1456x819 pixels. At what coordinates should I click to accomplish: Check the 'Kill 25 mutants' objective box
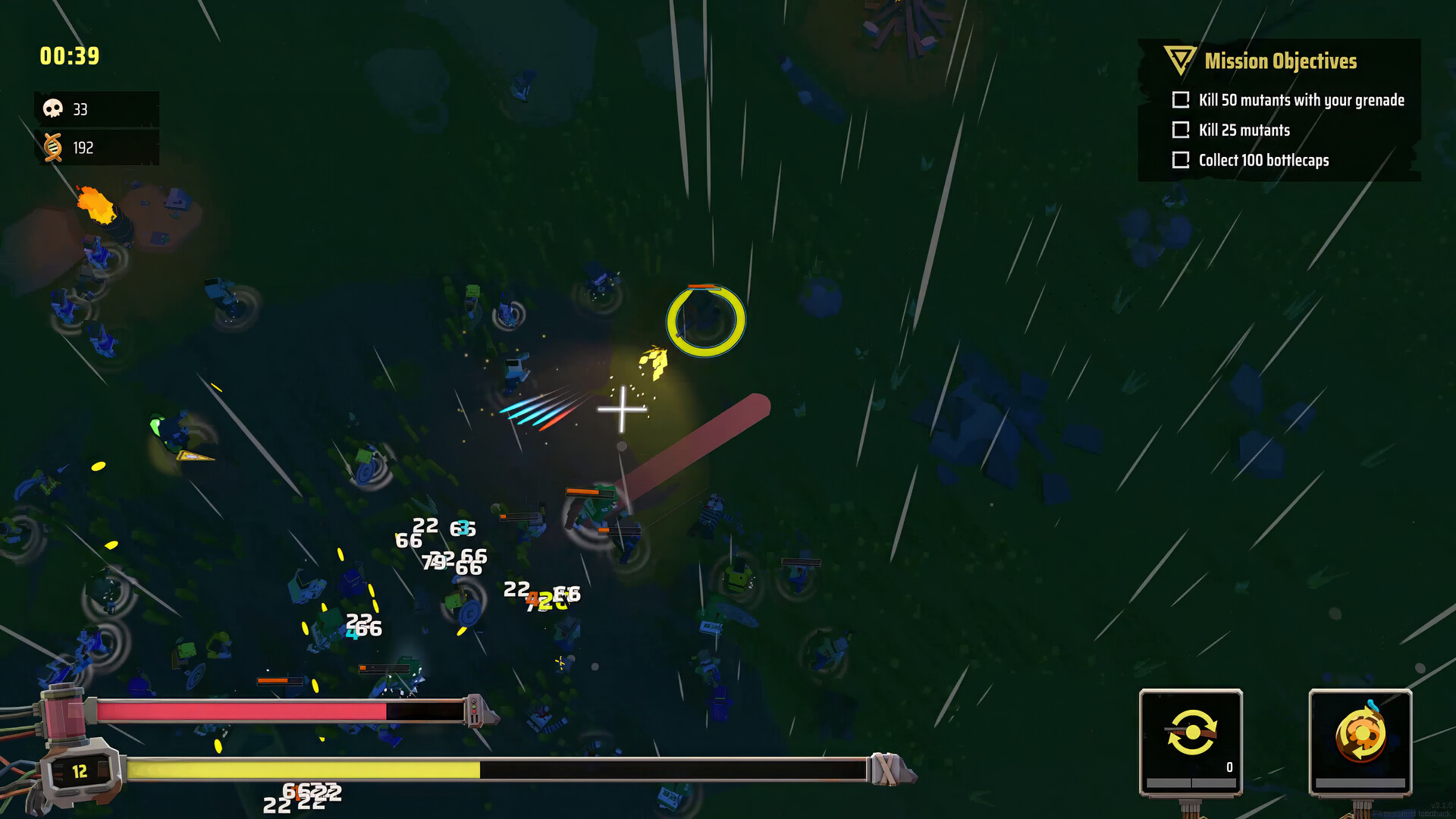tap(1180, 130)
